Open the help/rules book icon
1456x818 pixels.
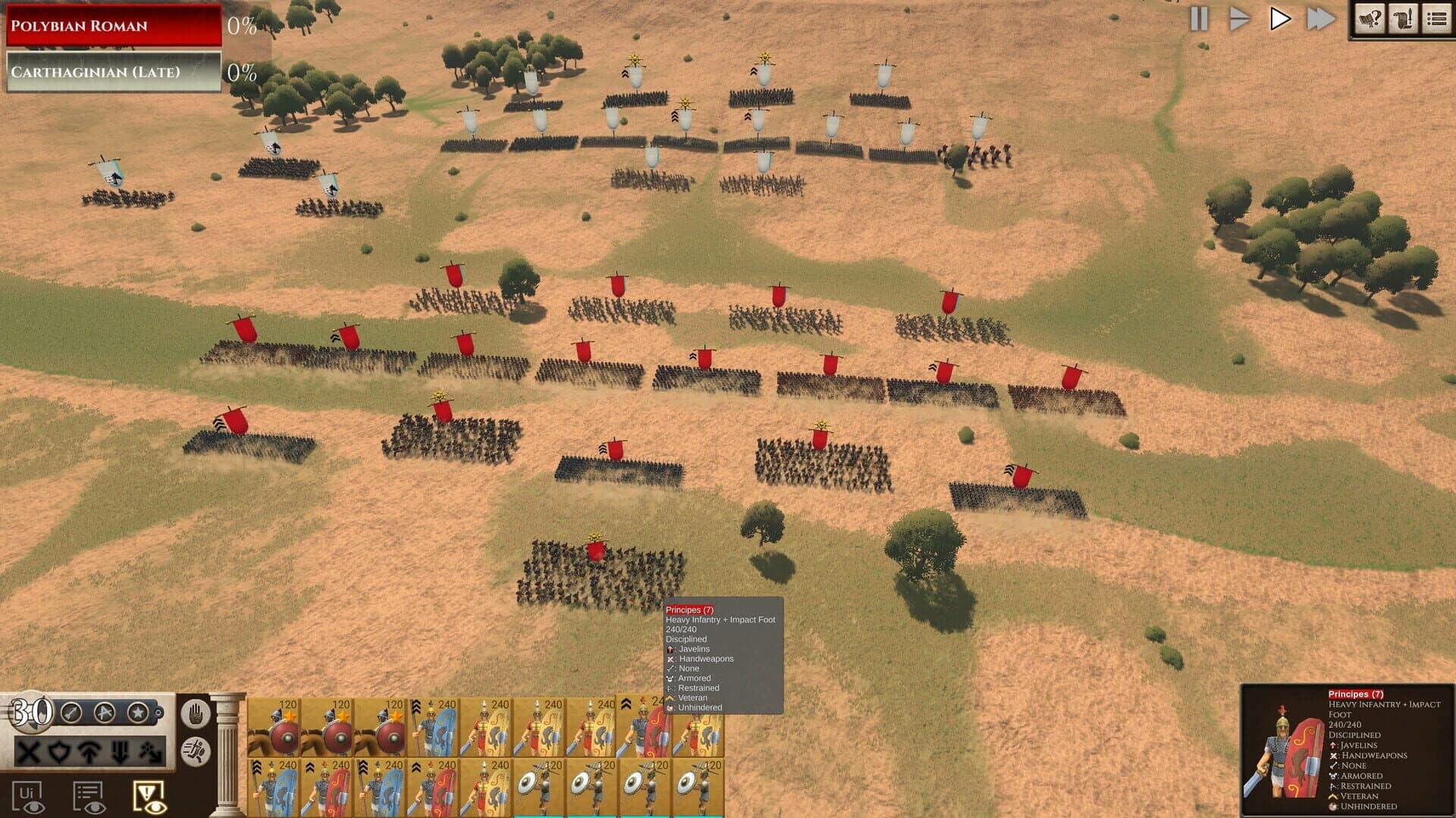[1371, 19]
